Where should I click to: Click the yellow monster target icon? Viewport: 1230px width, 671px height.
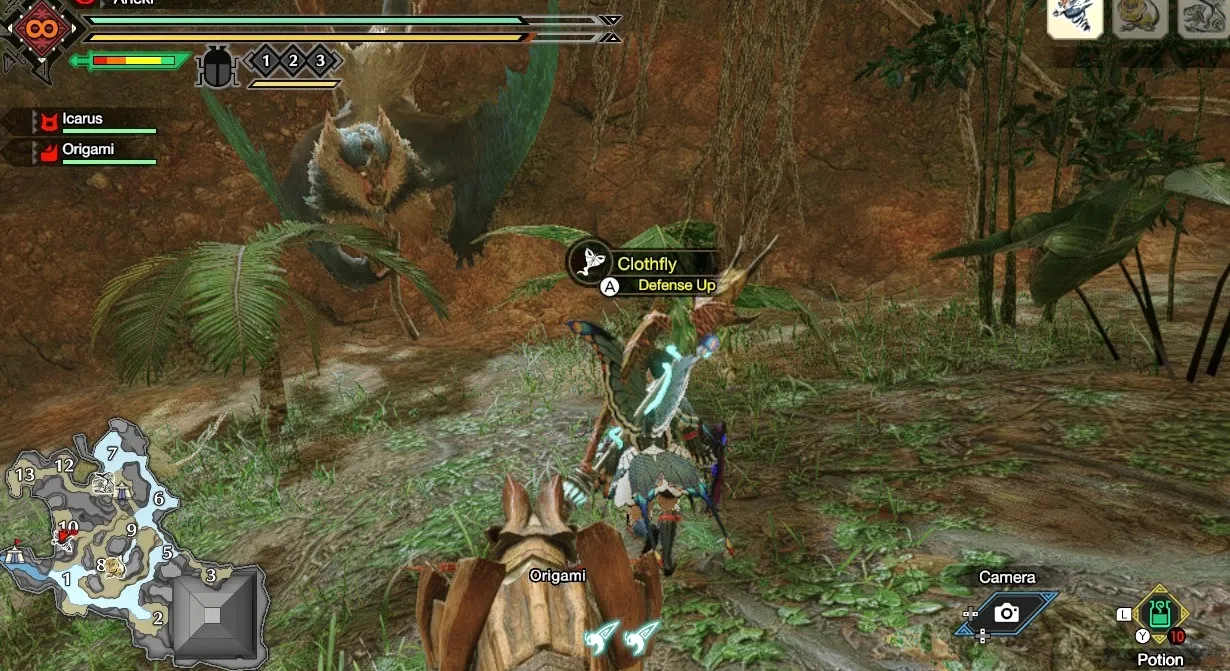click(1139, 19)
